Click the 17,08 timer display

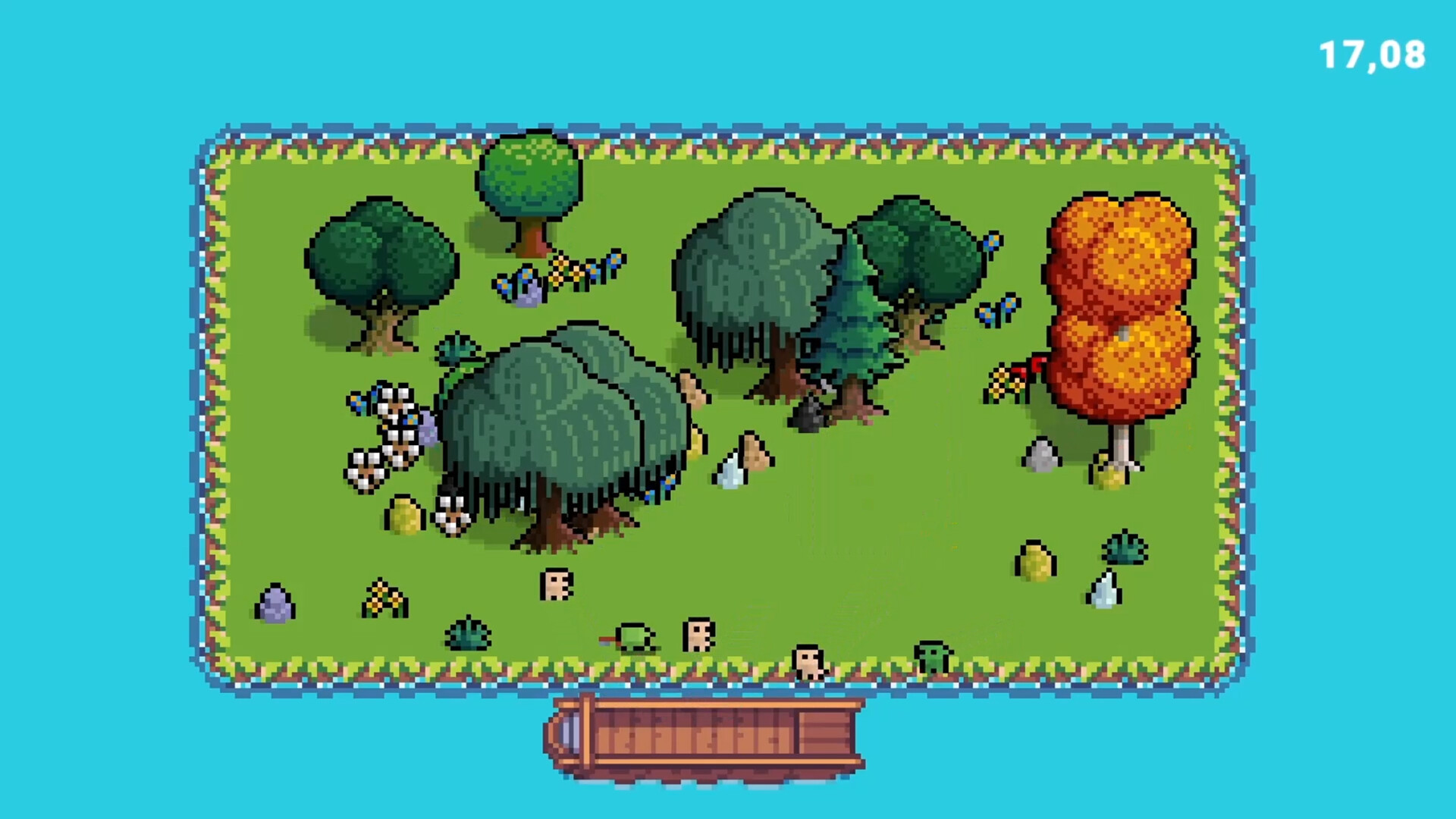tap(1371, 53)
